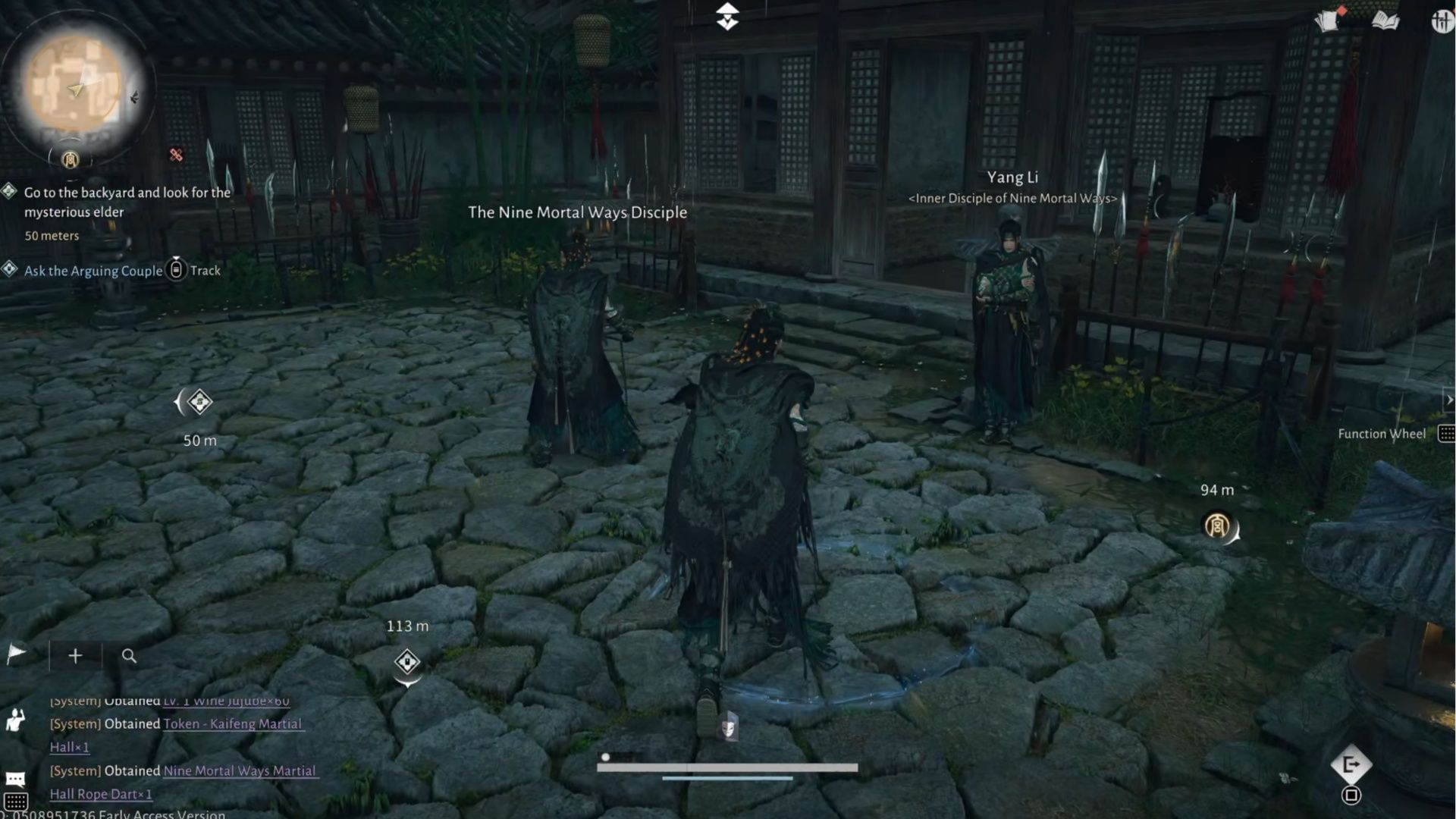Open the quest journal with the red notification

pyautogui.click(x=1327, y=21)
